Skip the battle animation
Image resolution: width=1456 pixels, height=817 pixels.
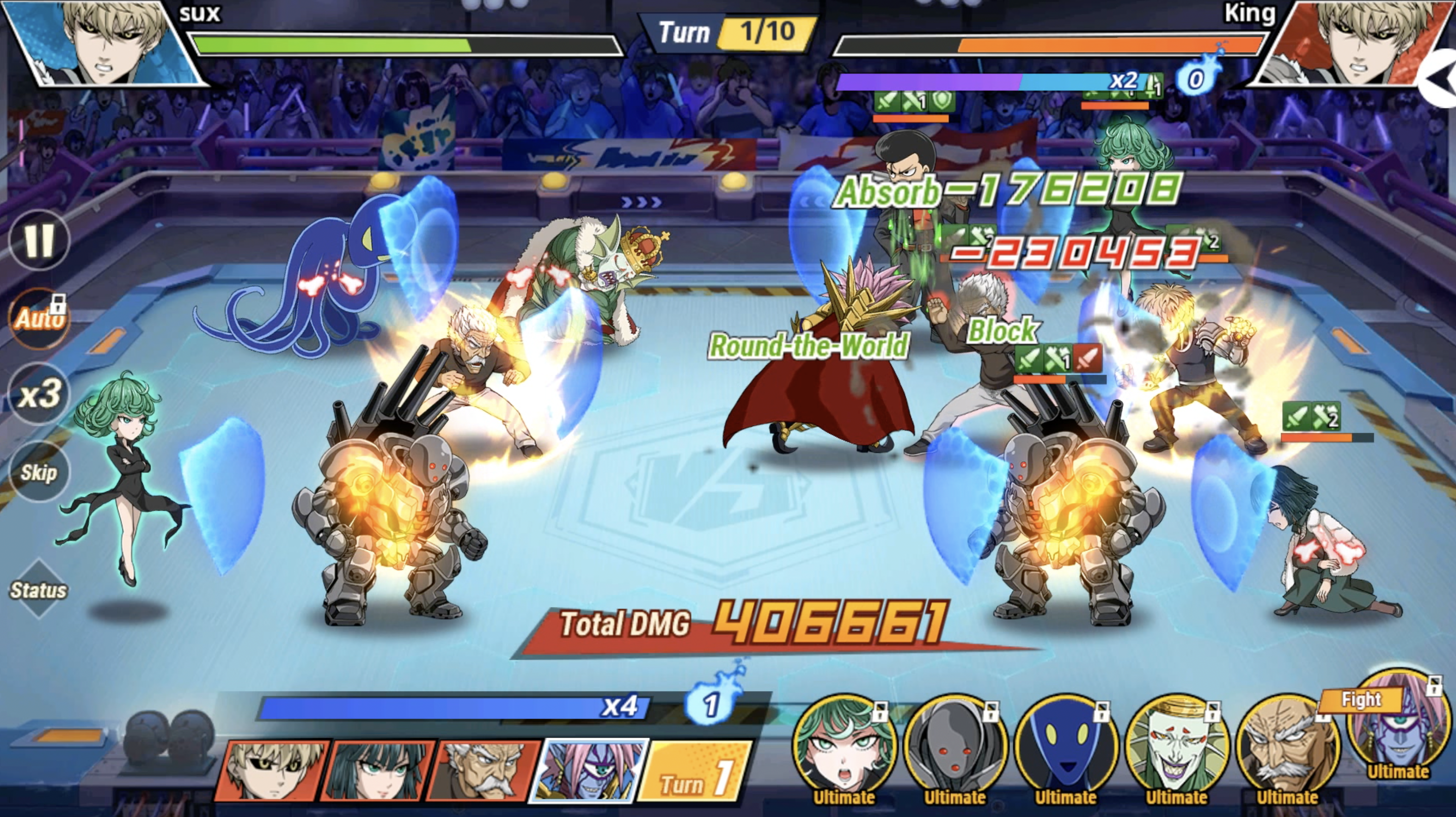click(x=39, y=472)
